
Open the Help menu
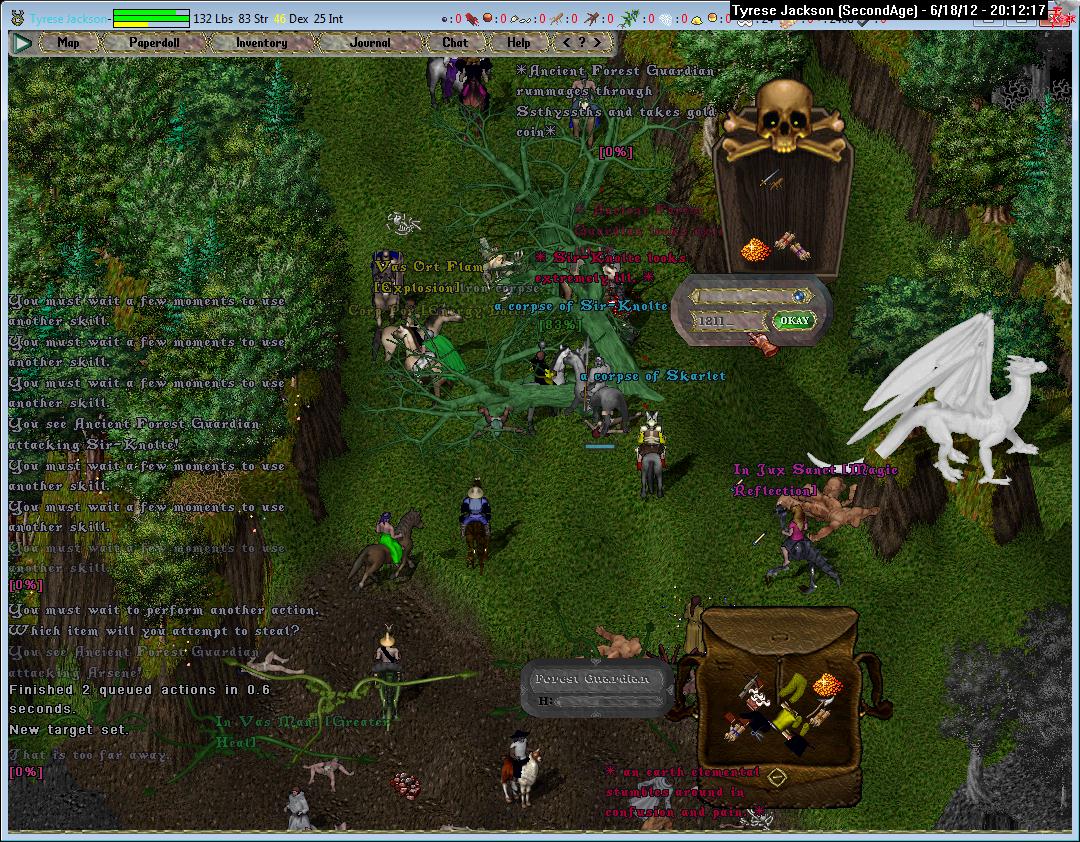(x=518, y=43)
